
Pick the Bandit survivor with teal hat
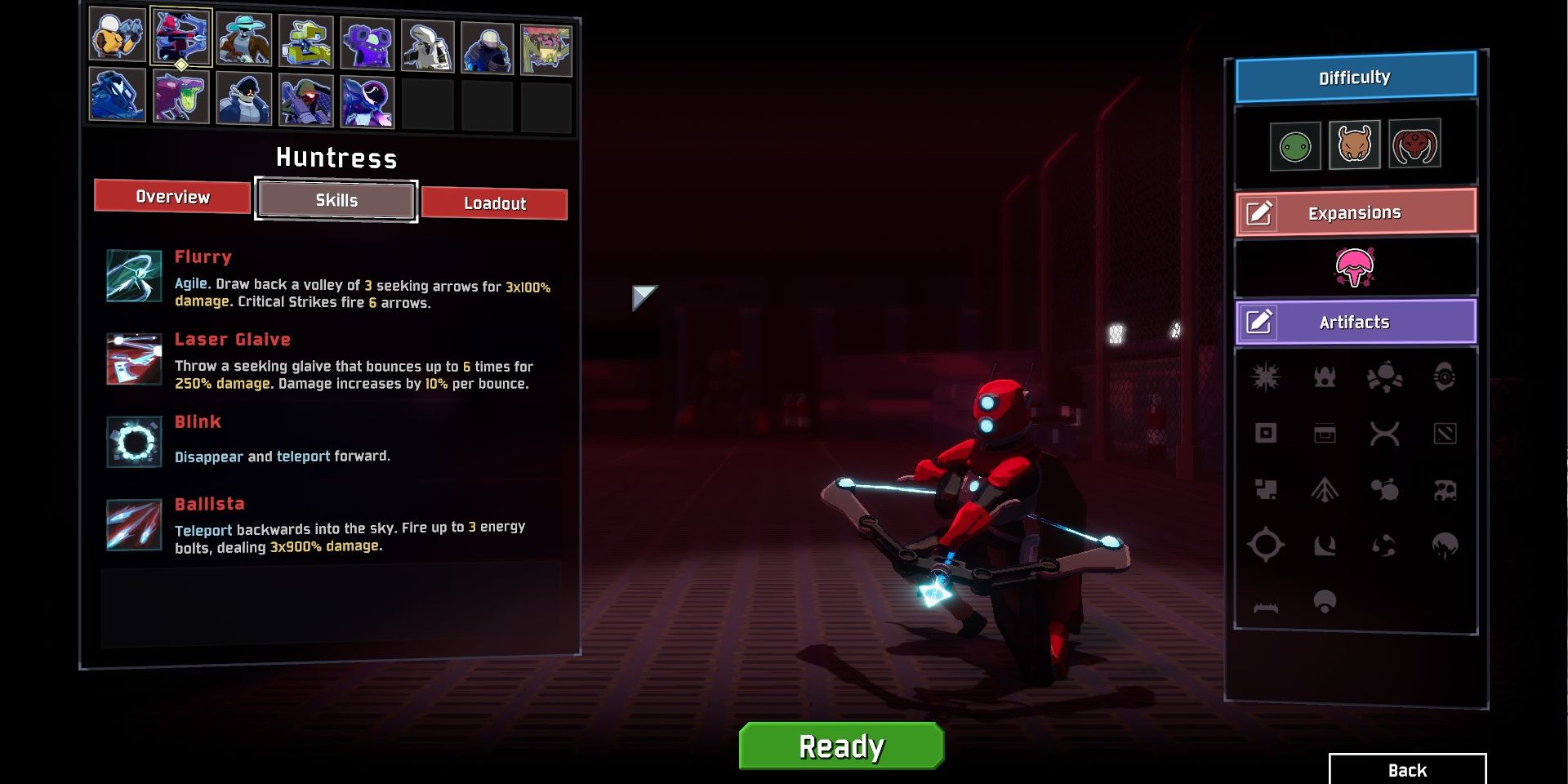click(x=243, y=40)
